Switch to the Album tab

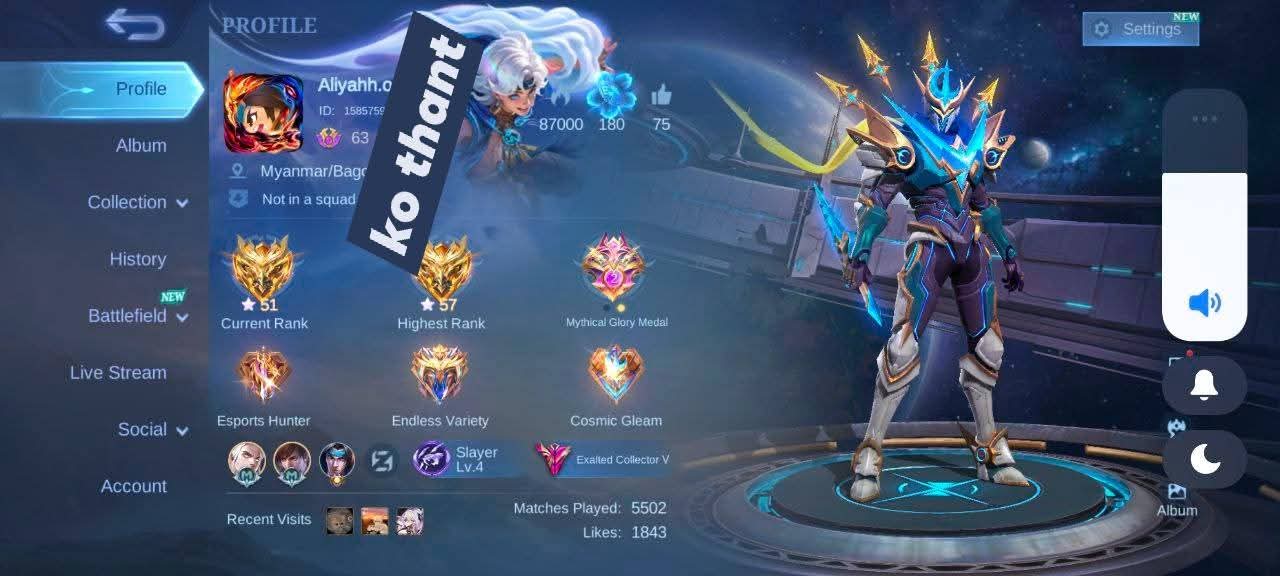point(141,146)
